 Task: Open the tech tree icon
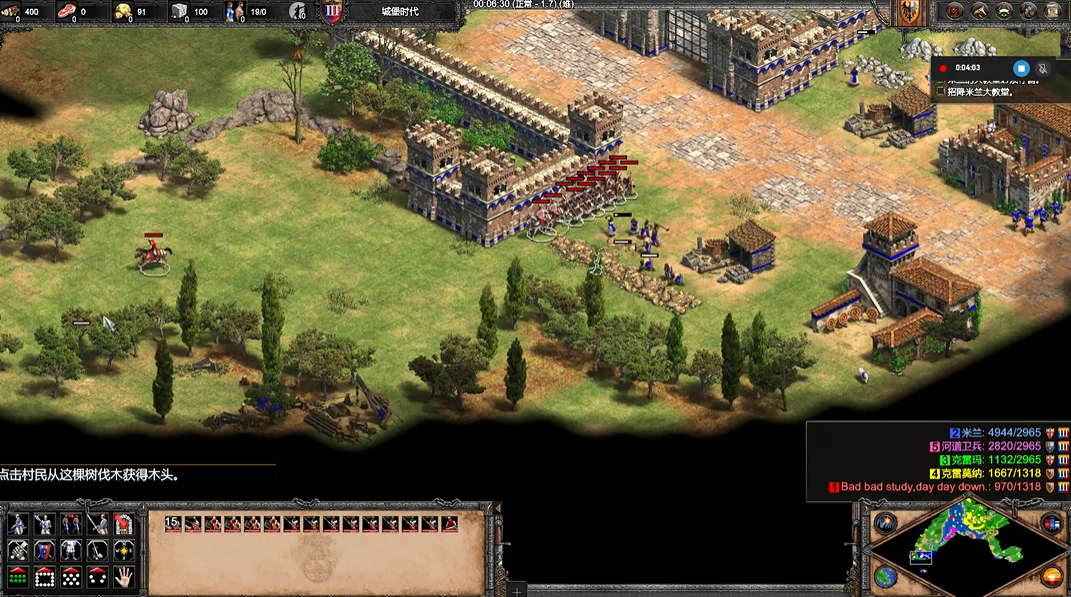1030,11
